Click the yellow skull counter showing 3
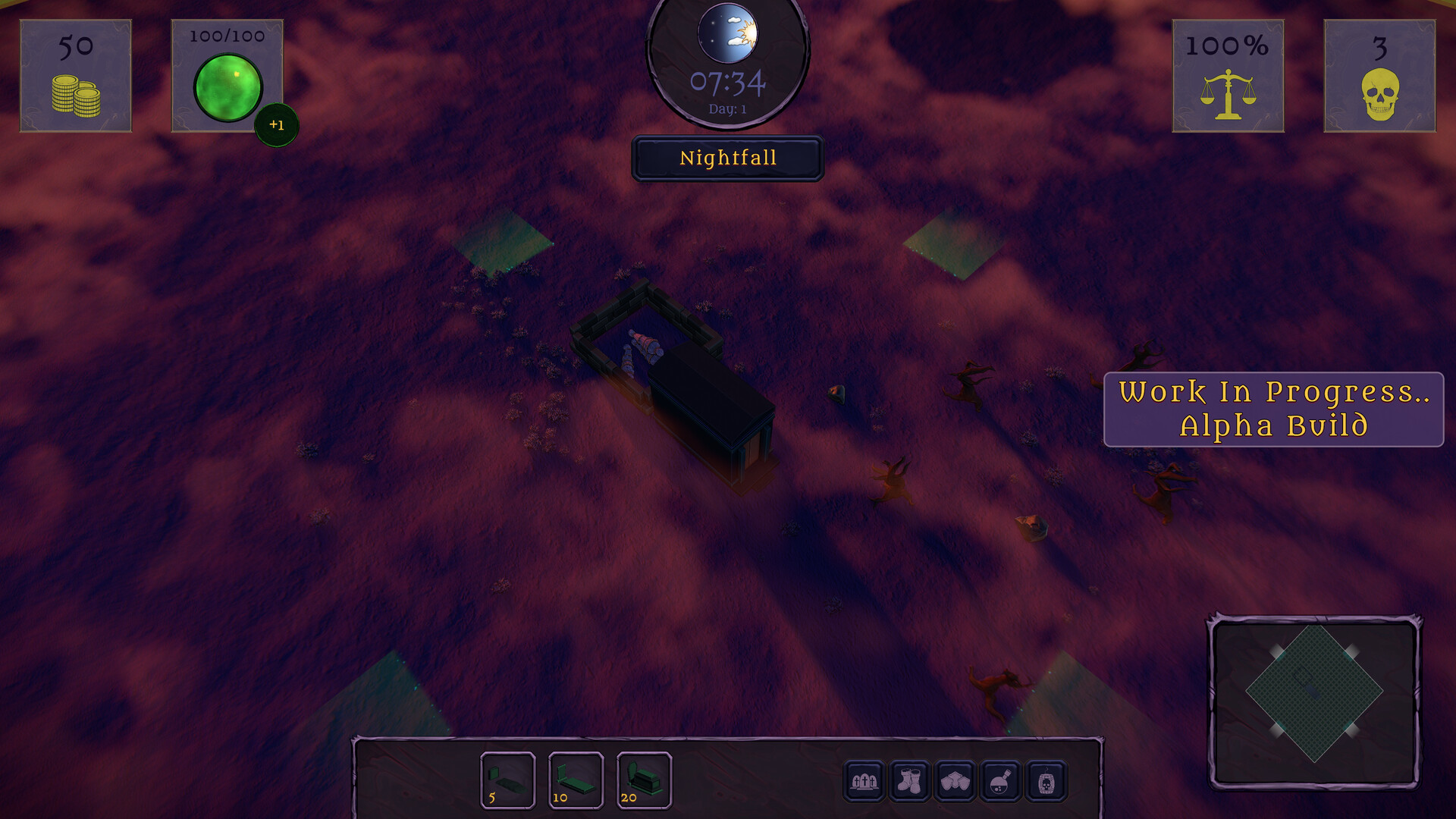The image size is (1456, 819). pyautogui.click(x=1379, y=75)
